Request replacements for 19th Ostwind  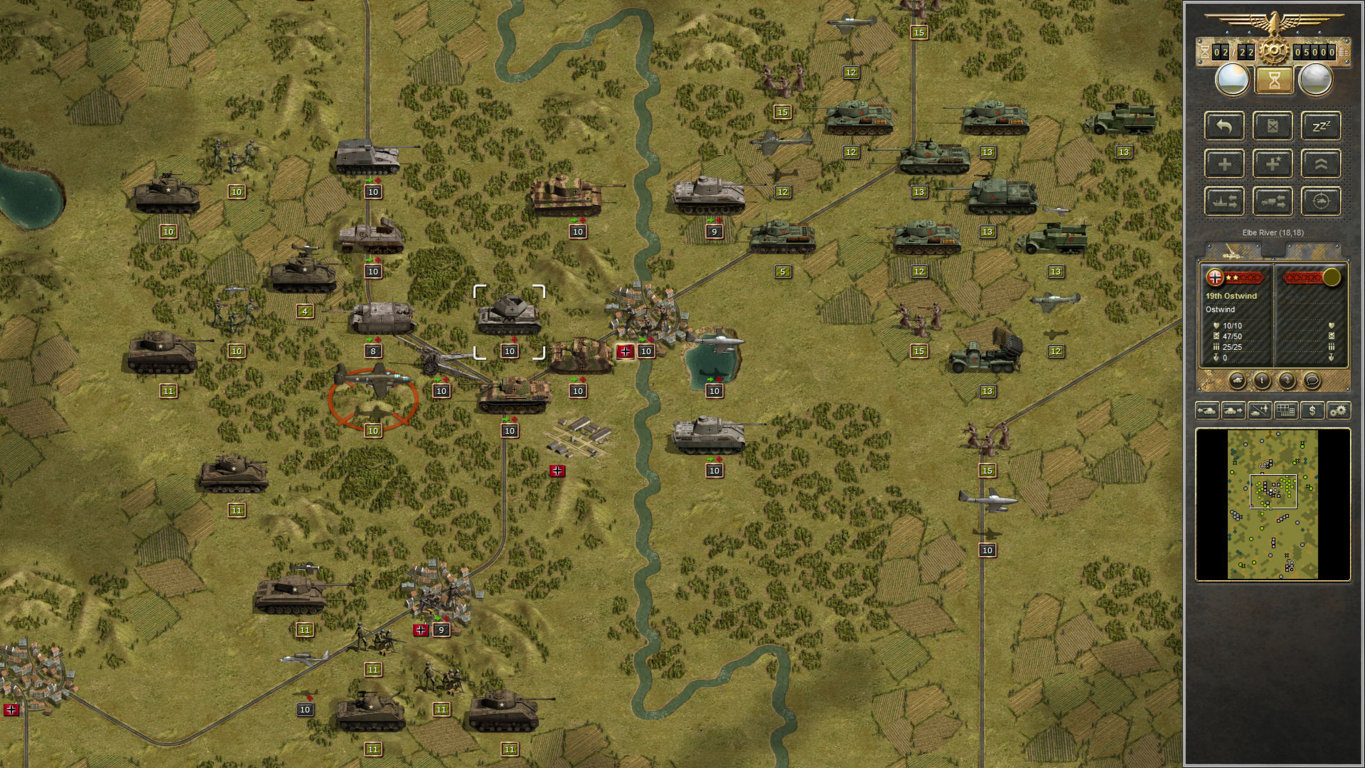coord(1224,163)
